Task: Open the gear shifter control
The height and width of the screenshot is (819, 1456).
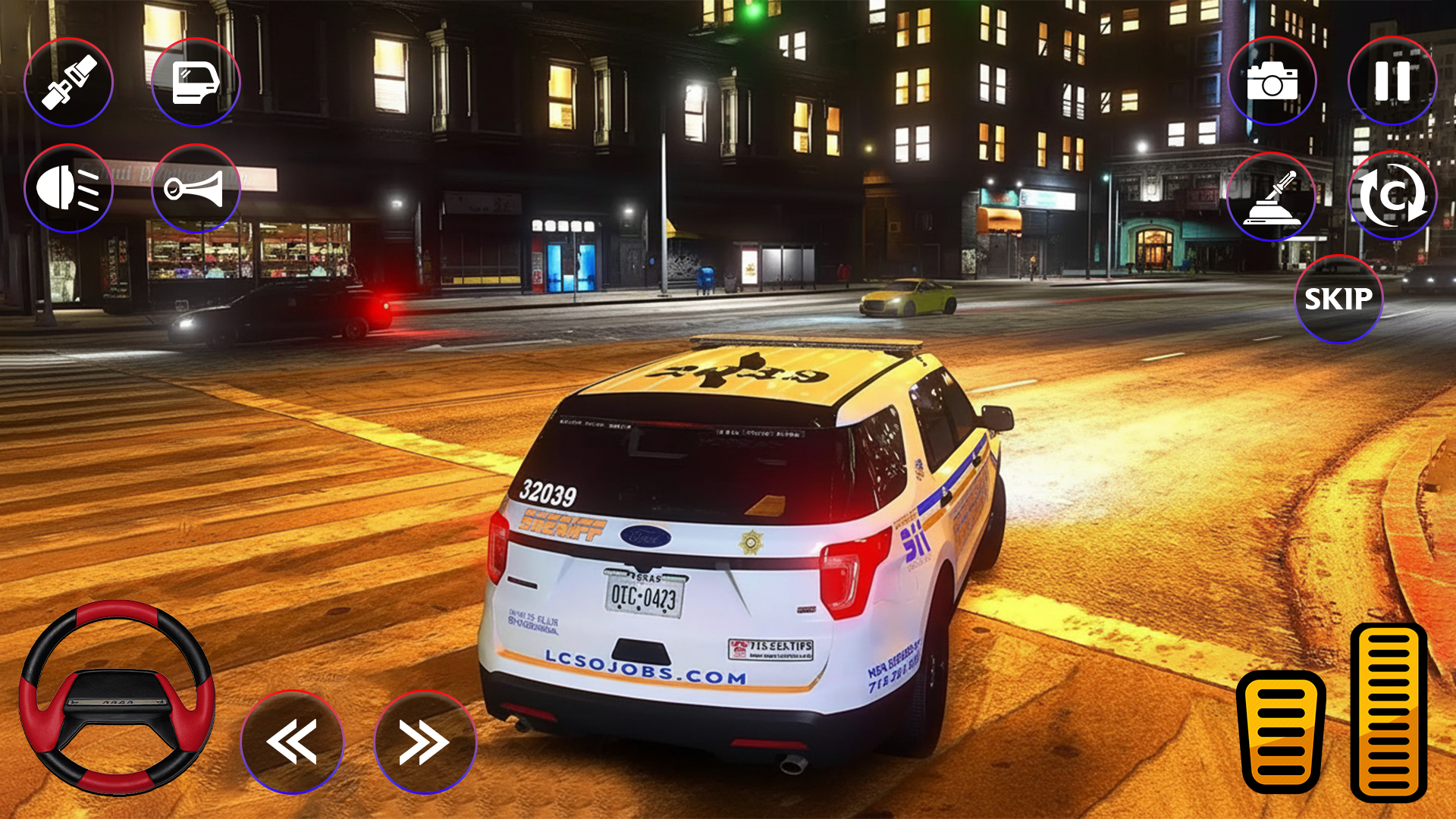Action: [1272, 197]
